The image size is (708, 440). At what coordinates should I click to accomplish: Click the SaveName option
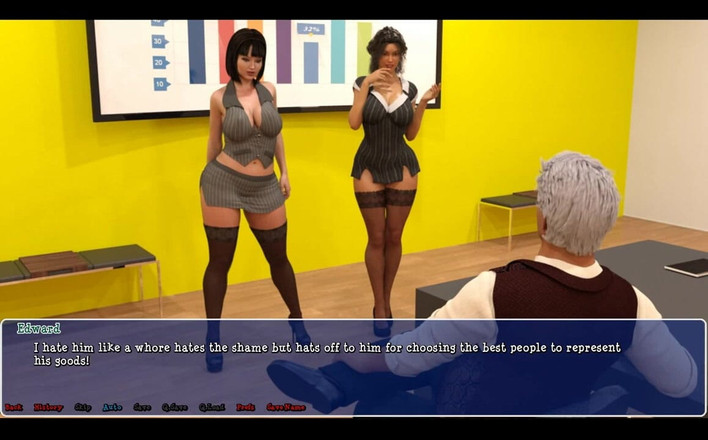pyautogui.click(x=285, y=408)
